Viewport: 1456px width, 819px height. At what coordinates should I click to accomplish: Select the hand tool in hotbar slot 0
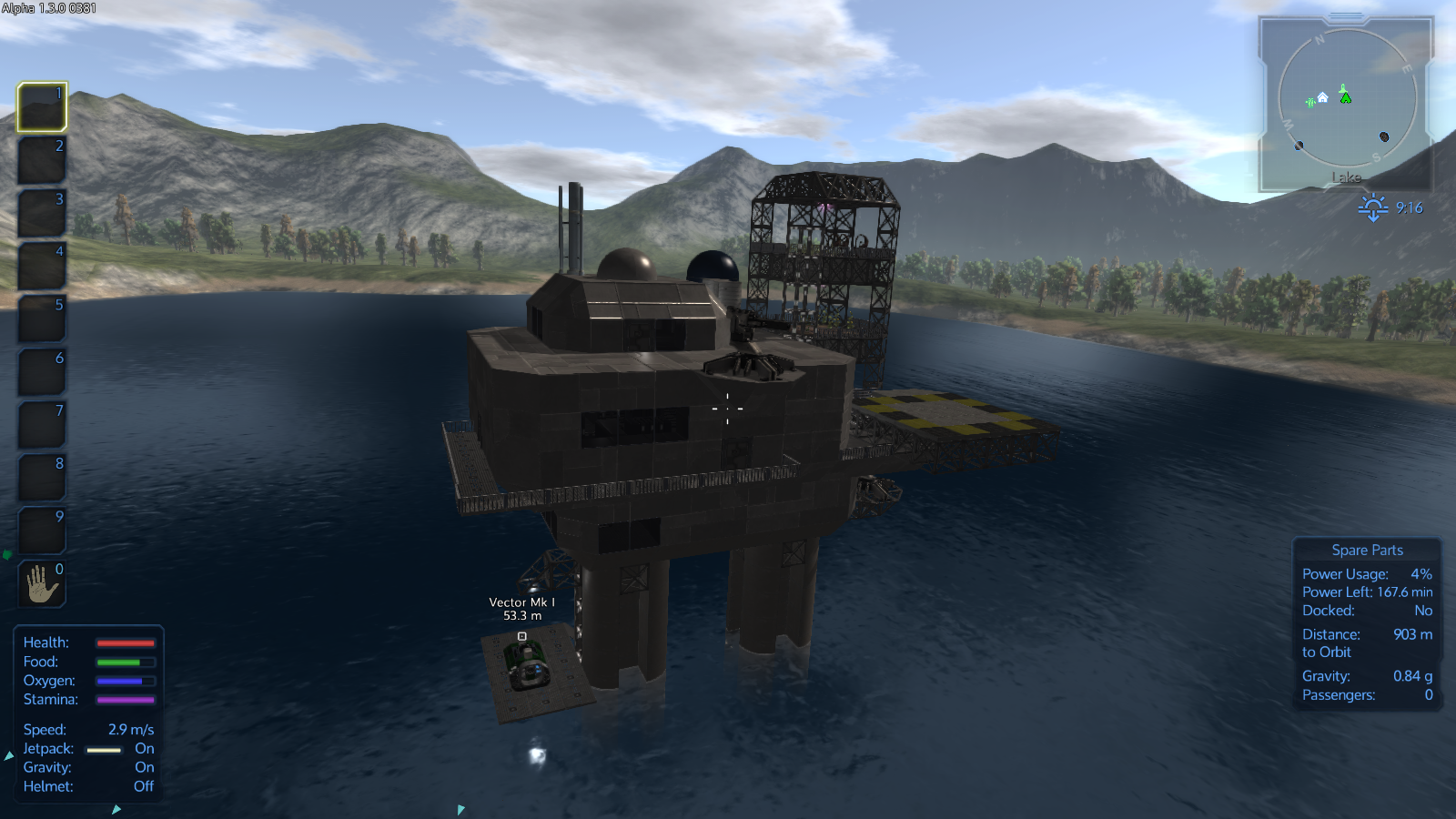pyautogui.click(x=40, y=583)
